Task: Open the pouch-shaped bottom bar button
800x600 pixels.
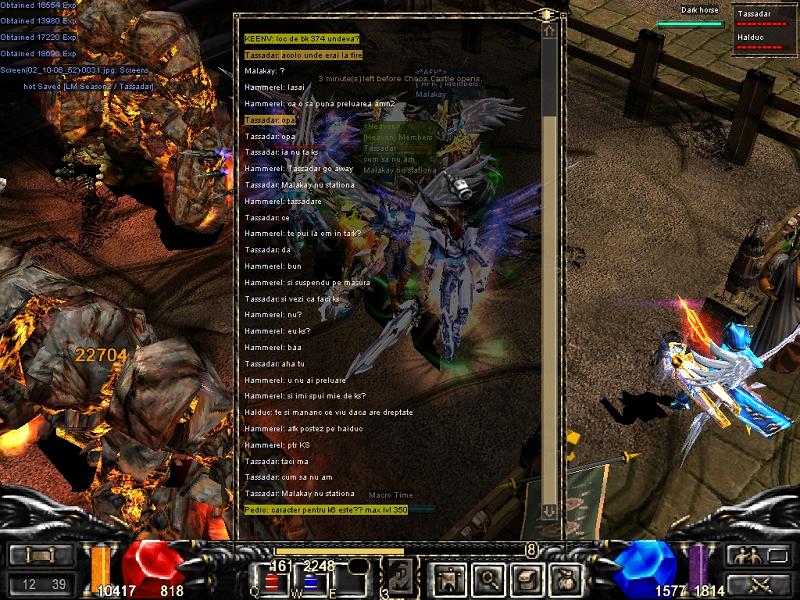Action: click(x=567, y=578)
